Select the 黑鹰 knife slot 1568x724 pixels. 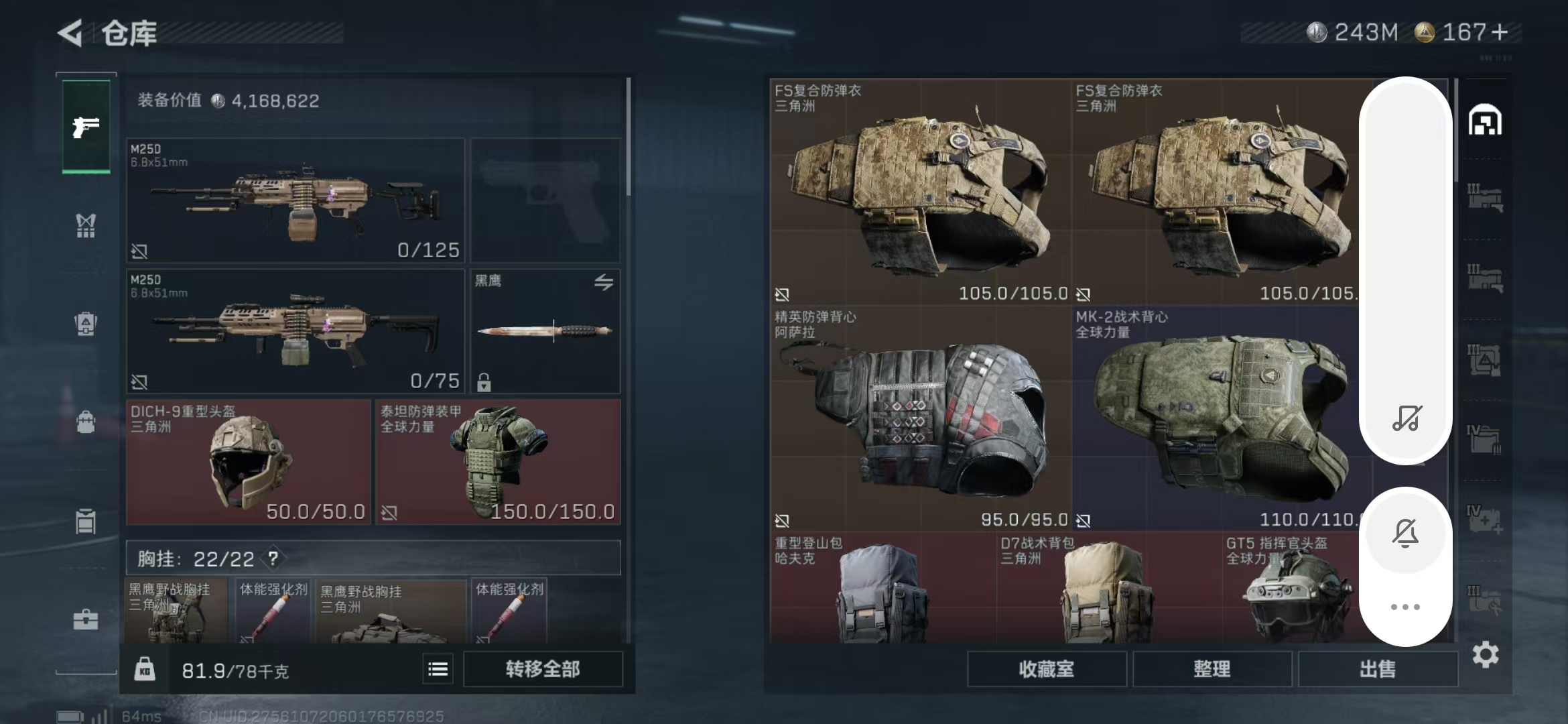[545, 331]
